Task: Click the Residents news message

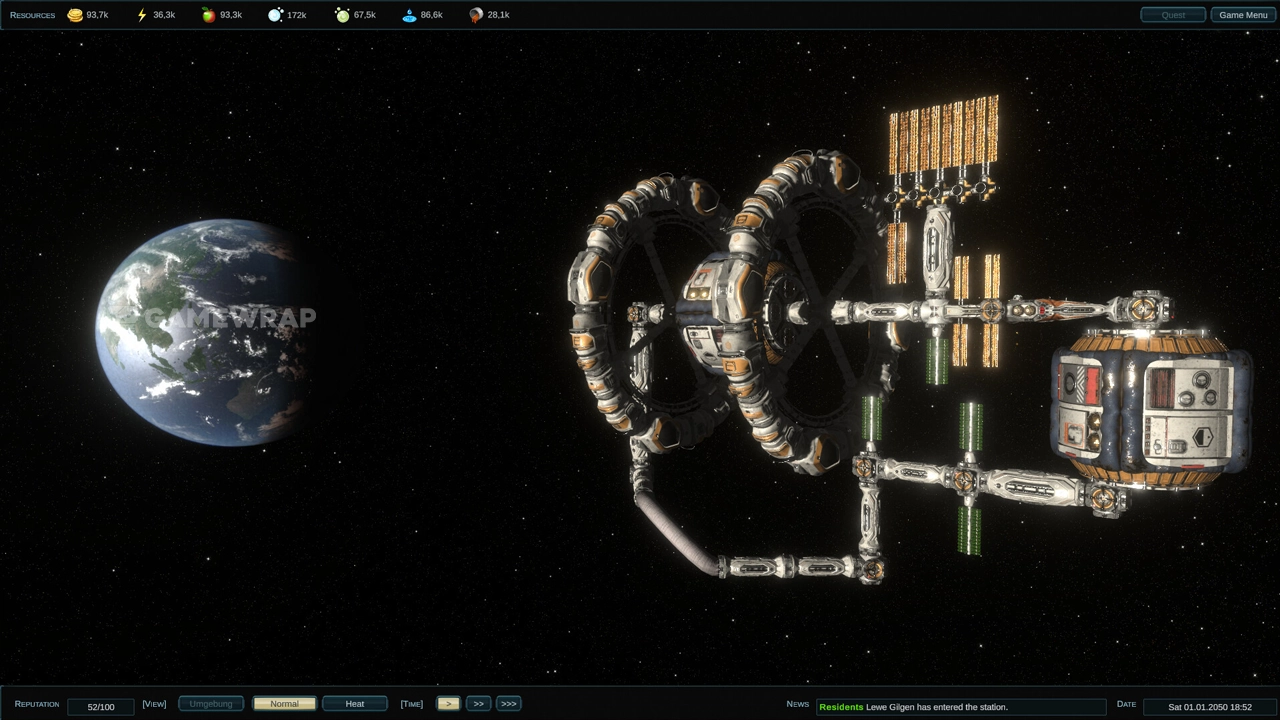Action: point(960,707)
